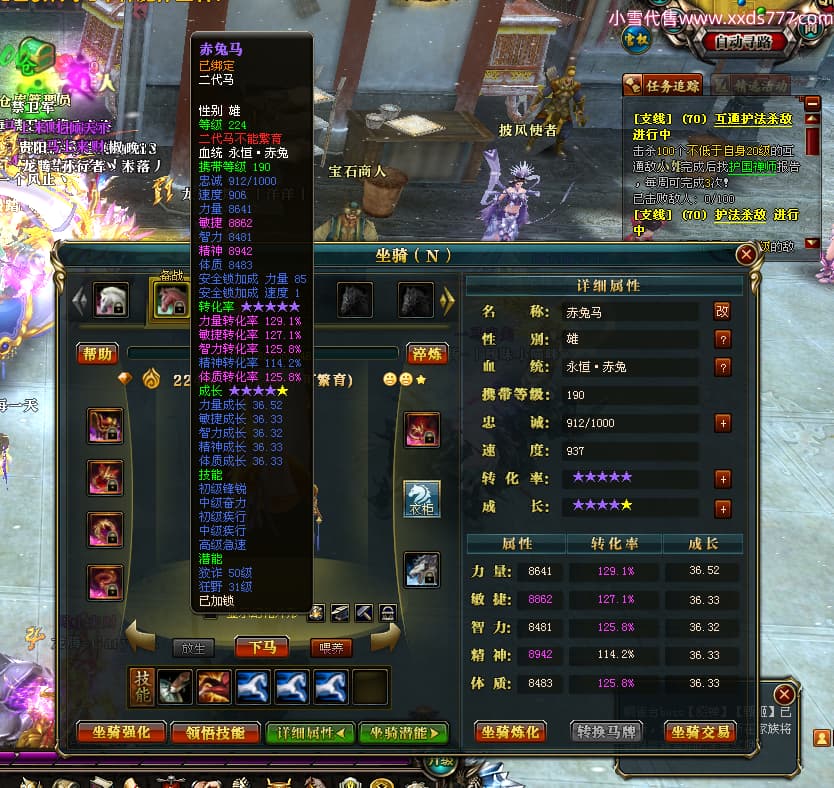The image size is (834, 788).
Task: Open the 坐骑潜能 mount potential panel
Action: click(402, 733)
